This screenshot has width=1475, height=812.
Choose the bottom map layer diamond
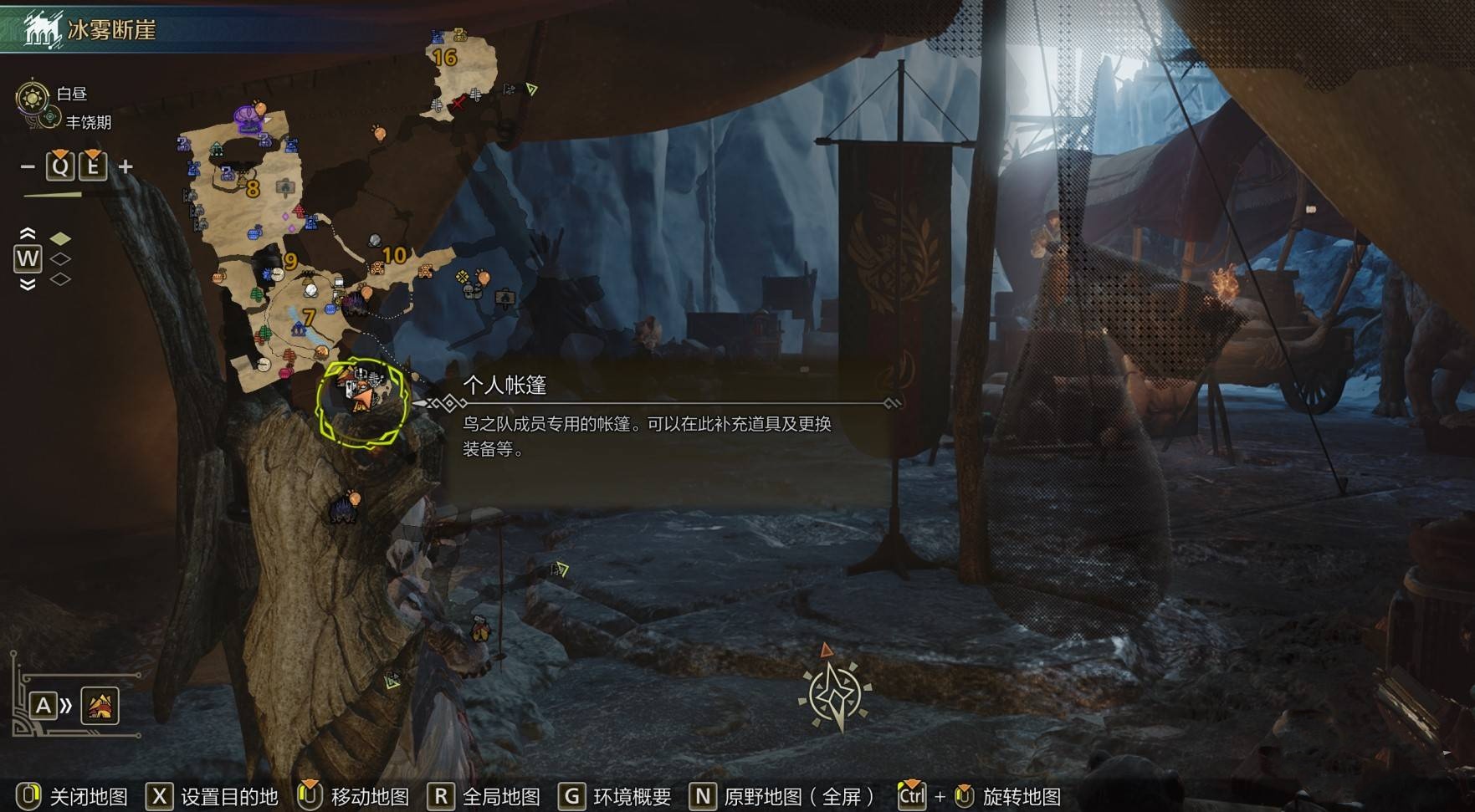pyautogui.click(x=60, y=279)
